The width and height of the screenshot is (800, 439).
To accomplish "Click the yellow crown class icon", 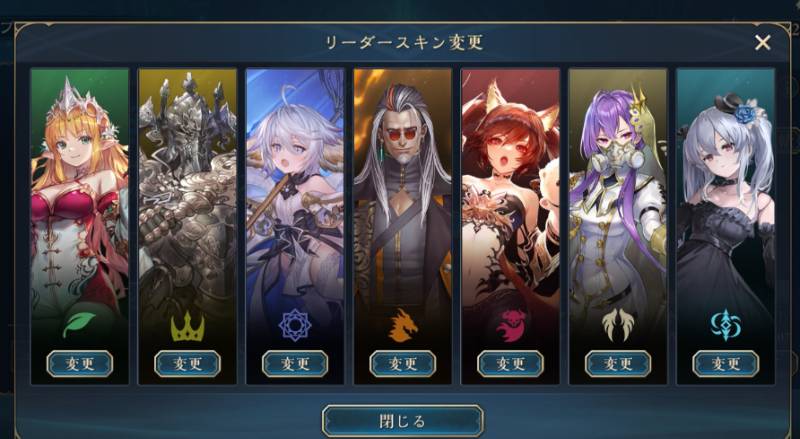I will coord(187,323).
